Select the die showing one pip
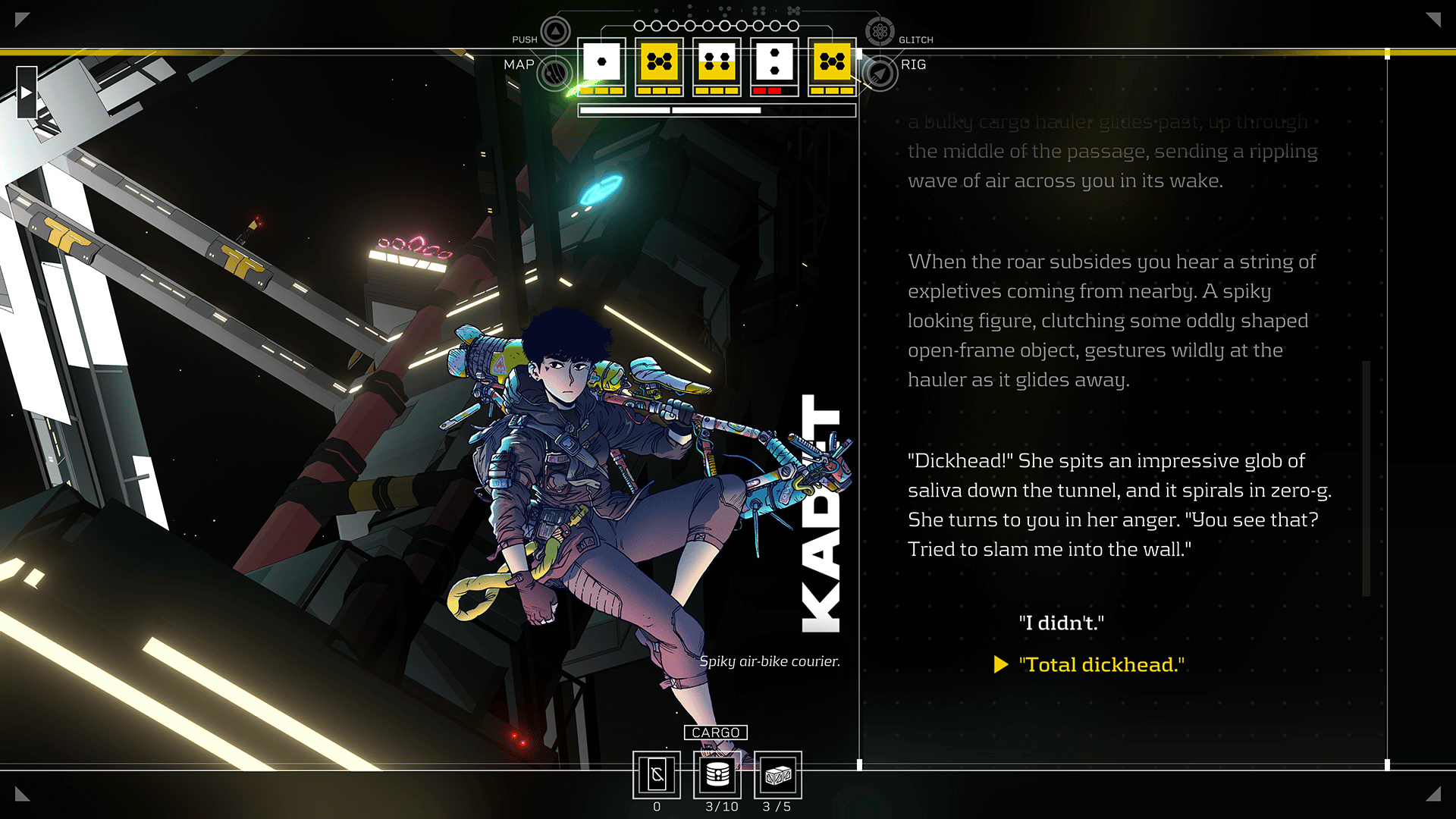Viewport: 1456px width, 819px height. click(x=602, y=64)
